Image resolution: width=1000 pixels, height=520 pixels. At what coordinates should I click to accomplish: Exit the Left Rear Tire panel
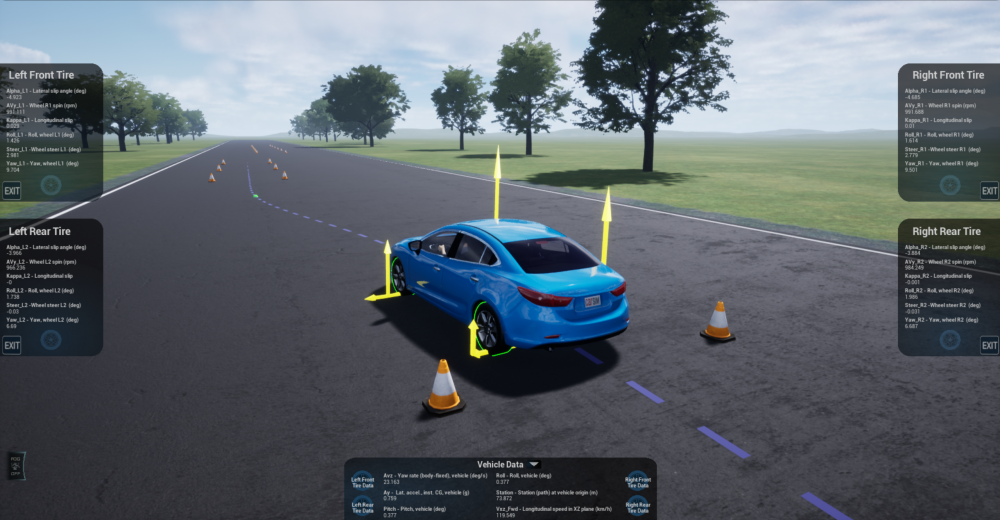(12, 346)
